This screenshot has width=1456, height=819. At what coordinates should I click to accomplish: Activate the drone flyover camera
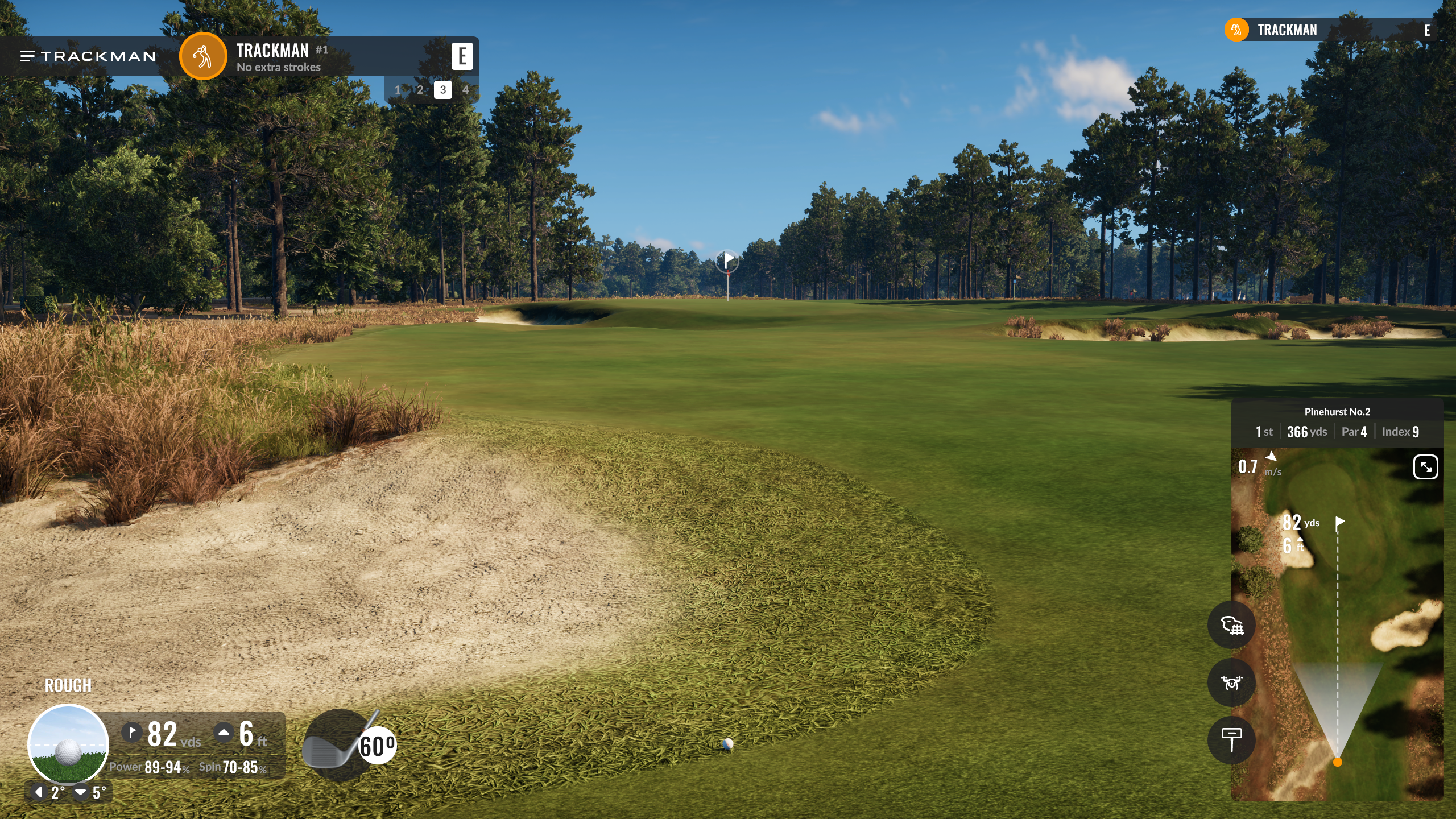(1231, 682)
